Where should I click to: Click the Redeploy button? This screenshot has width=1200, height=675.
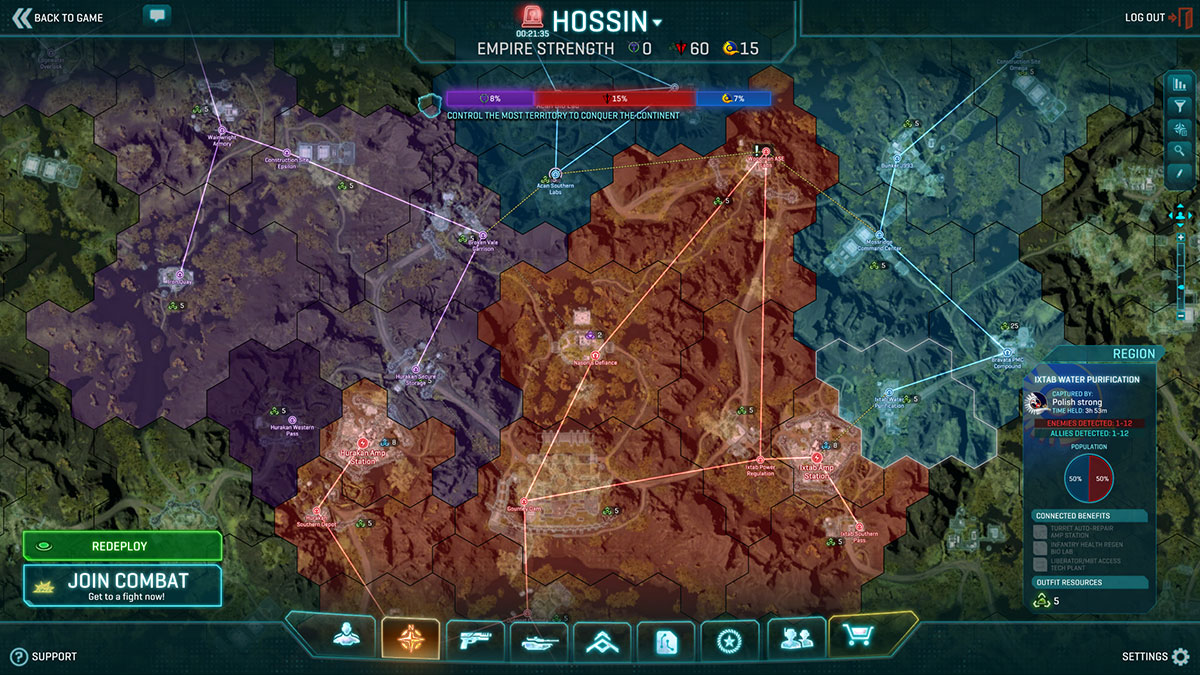click(x=122, y=546)
